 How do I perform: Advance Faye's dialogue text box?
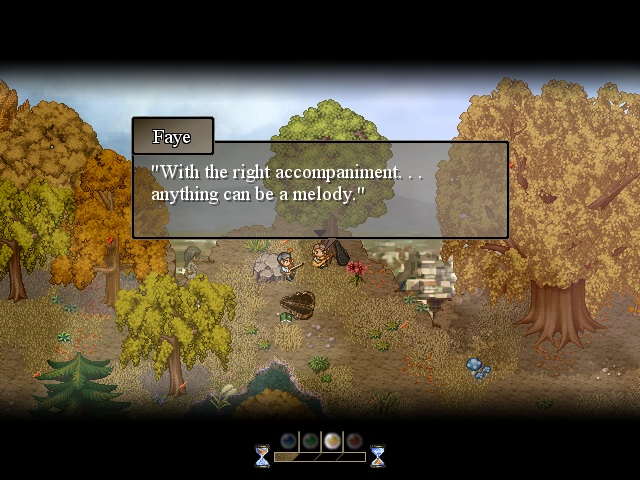tap(320, 190)
